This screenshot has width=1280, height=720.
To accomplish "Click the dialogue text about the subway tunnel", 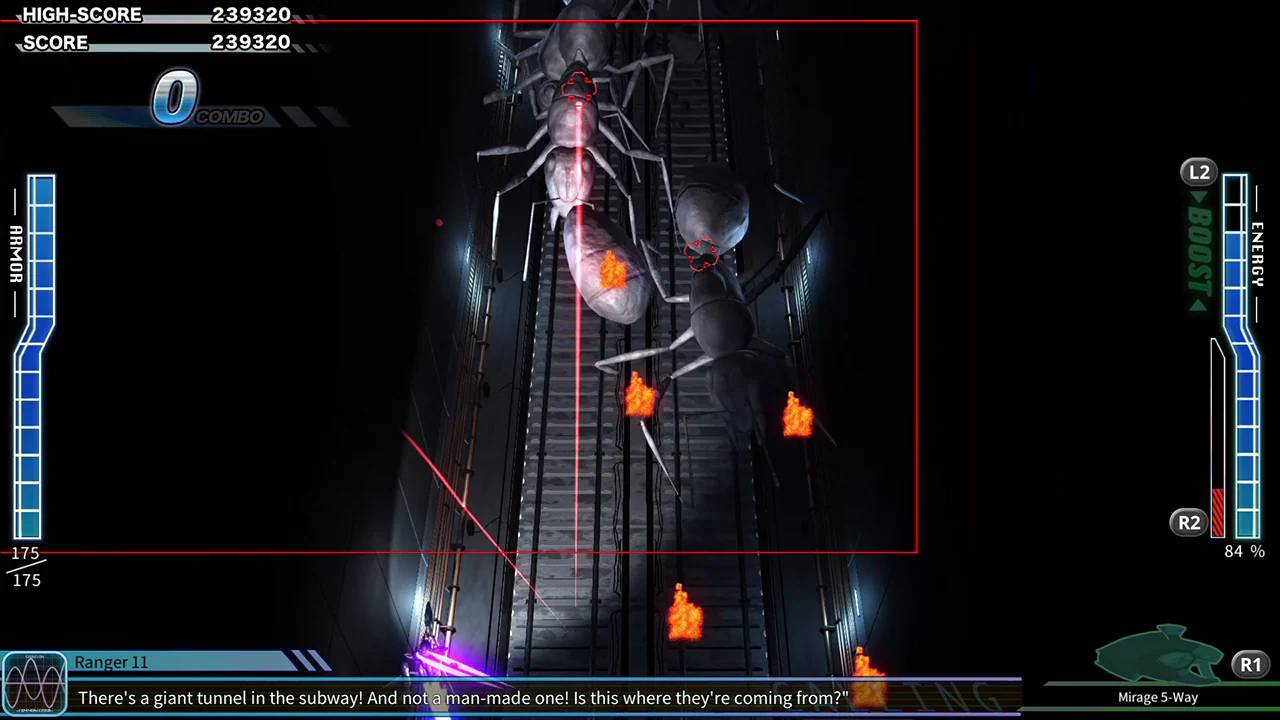I will (x=460, y=698).
